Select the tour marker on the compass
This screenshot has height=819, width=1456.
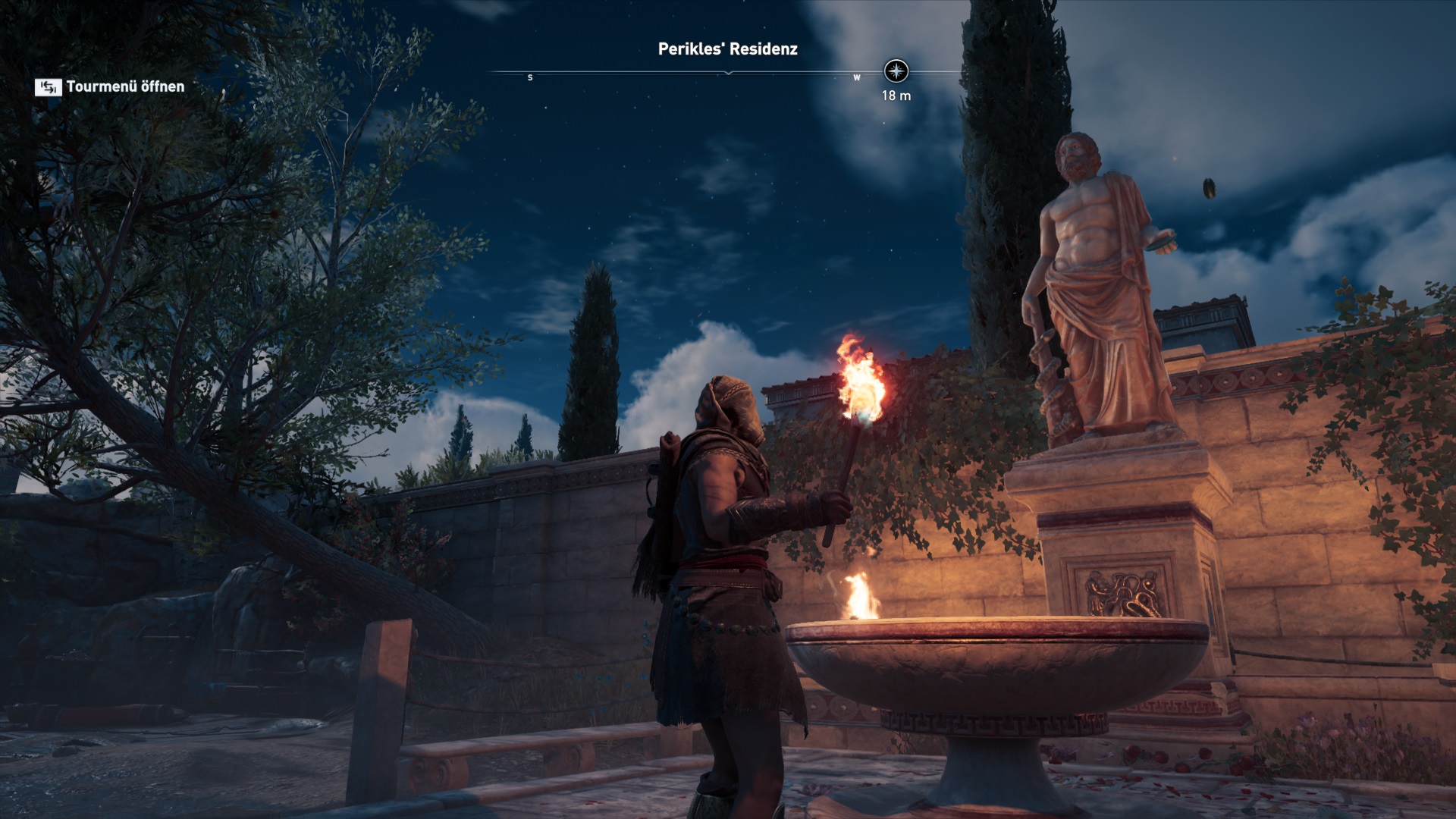coord(896,71)
